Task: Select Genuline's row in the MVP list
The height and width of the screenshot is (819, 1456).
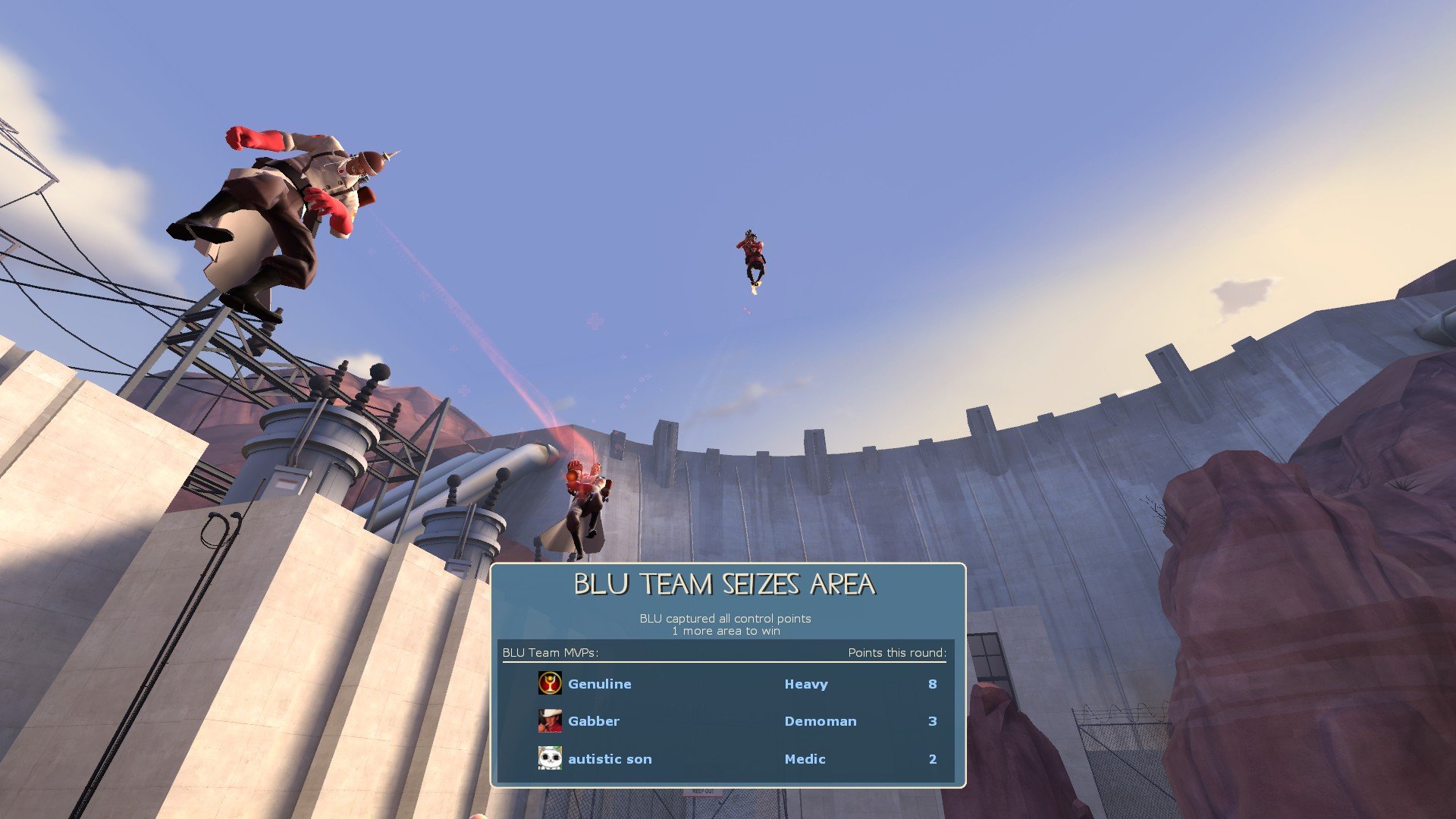Action: 728,684
